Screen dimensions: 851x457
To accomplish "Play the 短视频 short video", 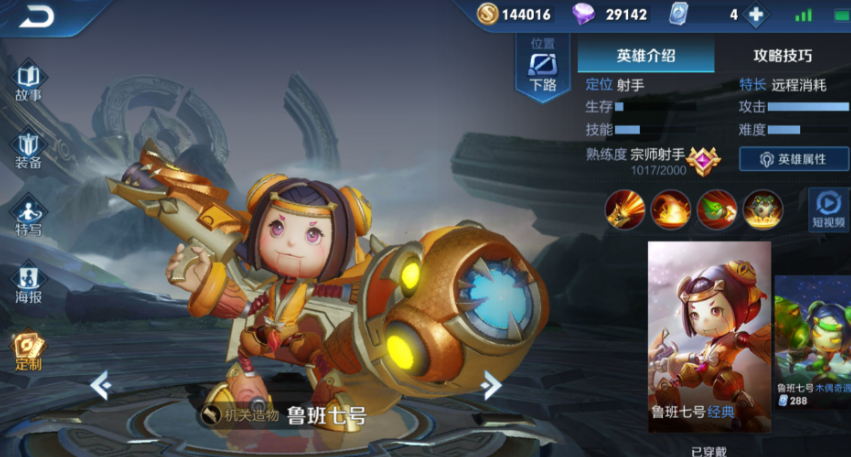I will point(829,208).
